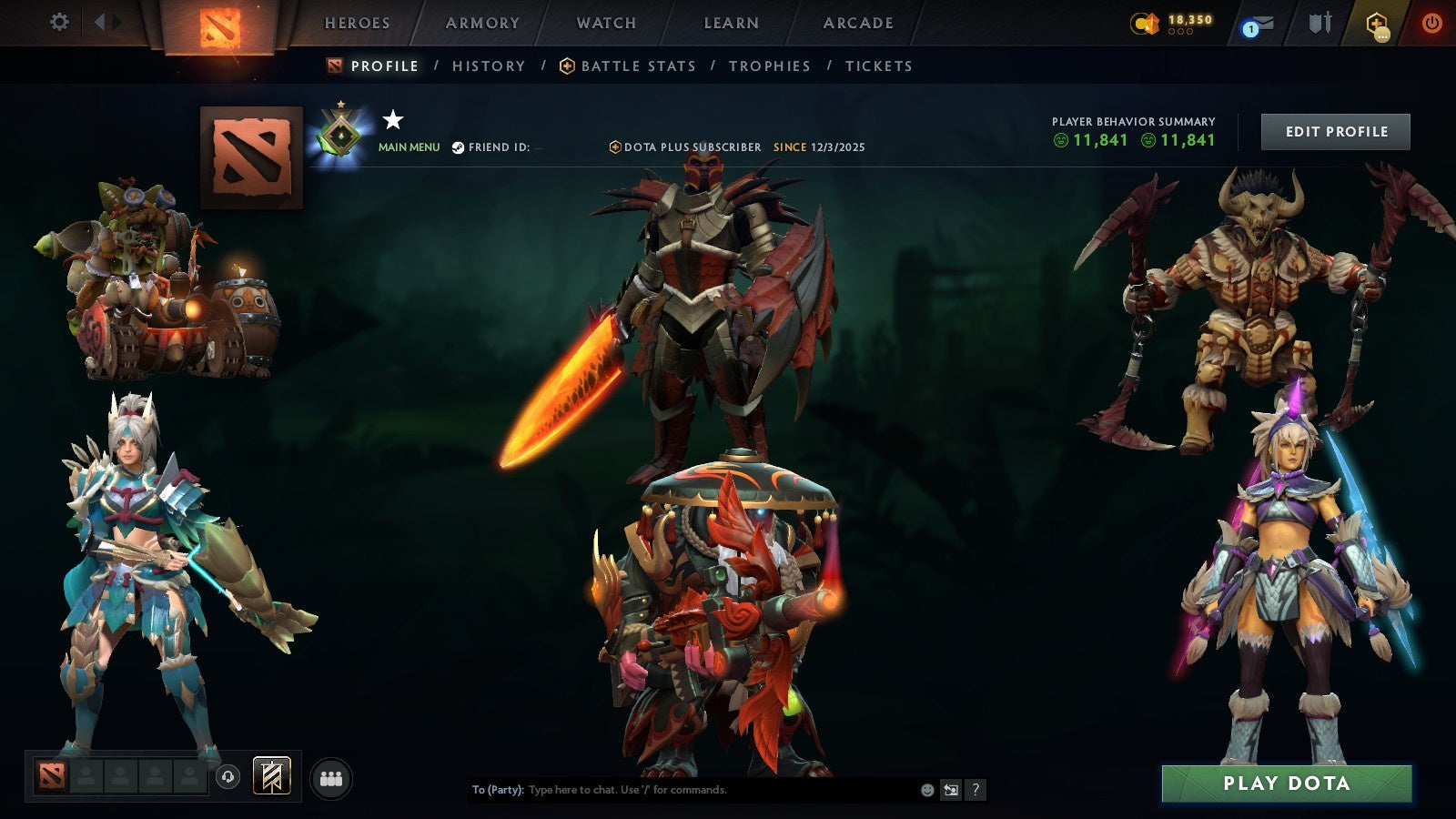The image size is (1456, 819).
Task: Open the settings gear icon
Action: pyautogui.click(x=60, y=22)
